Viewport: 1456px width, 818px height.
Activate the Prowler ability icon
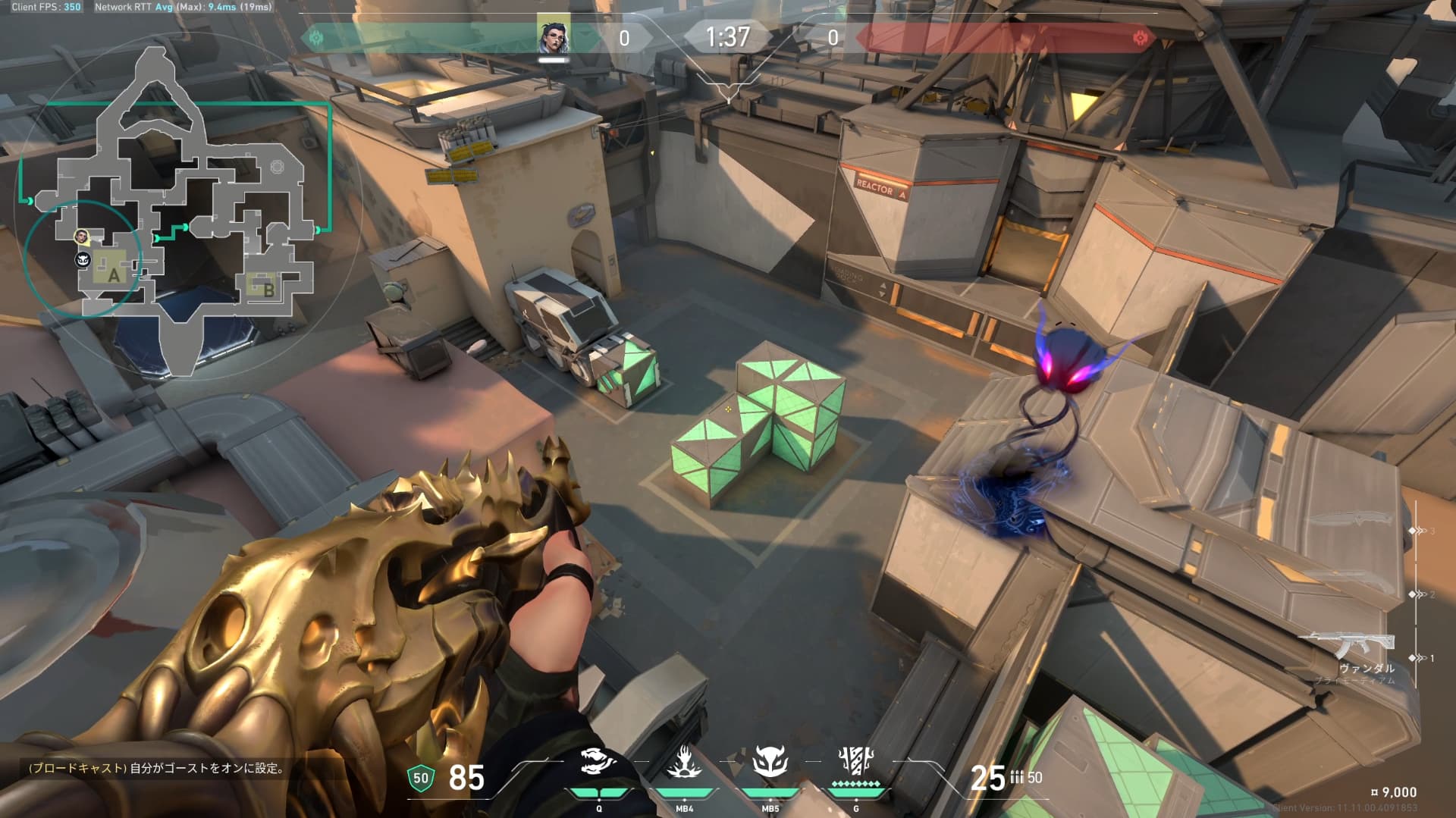coord(598,762)
